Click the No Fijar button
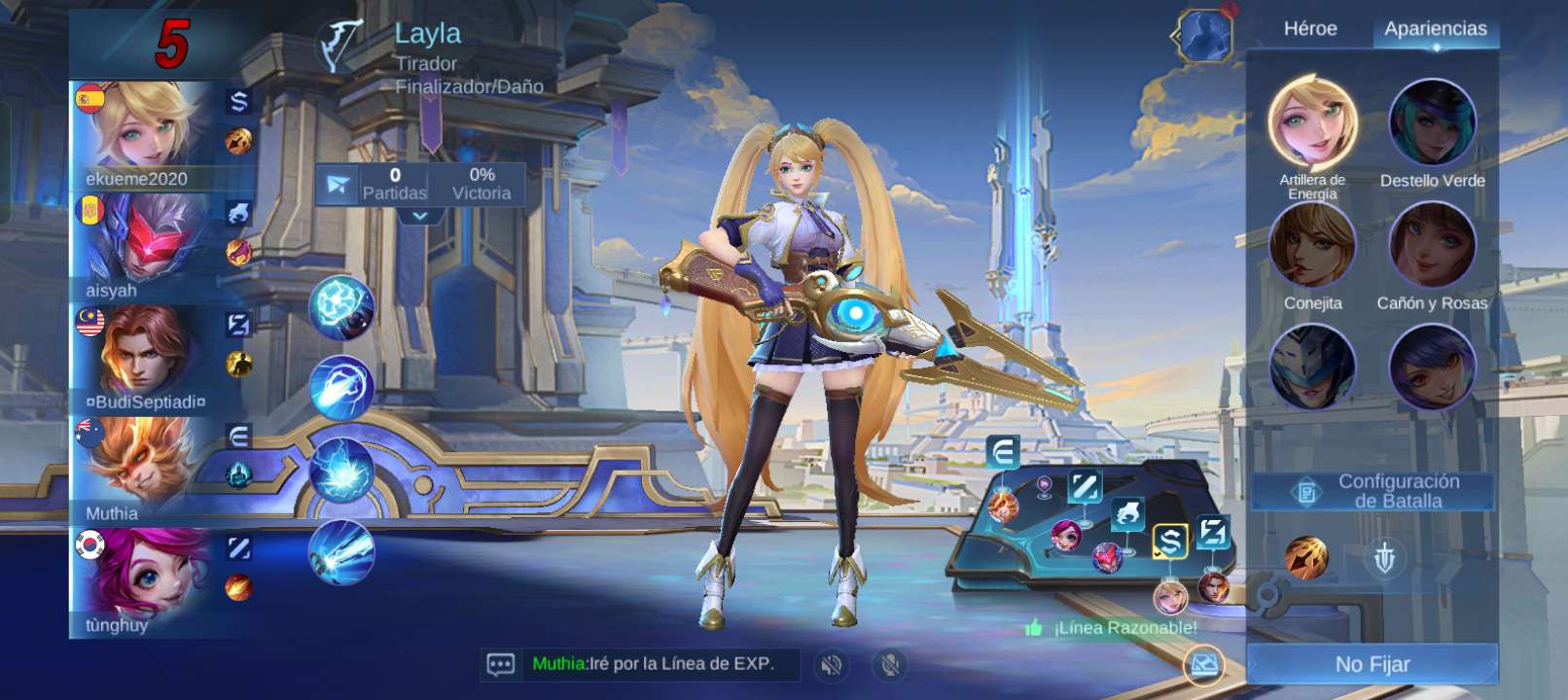This screenshot has height=700, width=1568. pos(1372,664)
